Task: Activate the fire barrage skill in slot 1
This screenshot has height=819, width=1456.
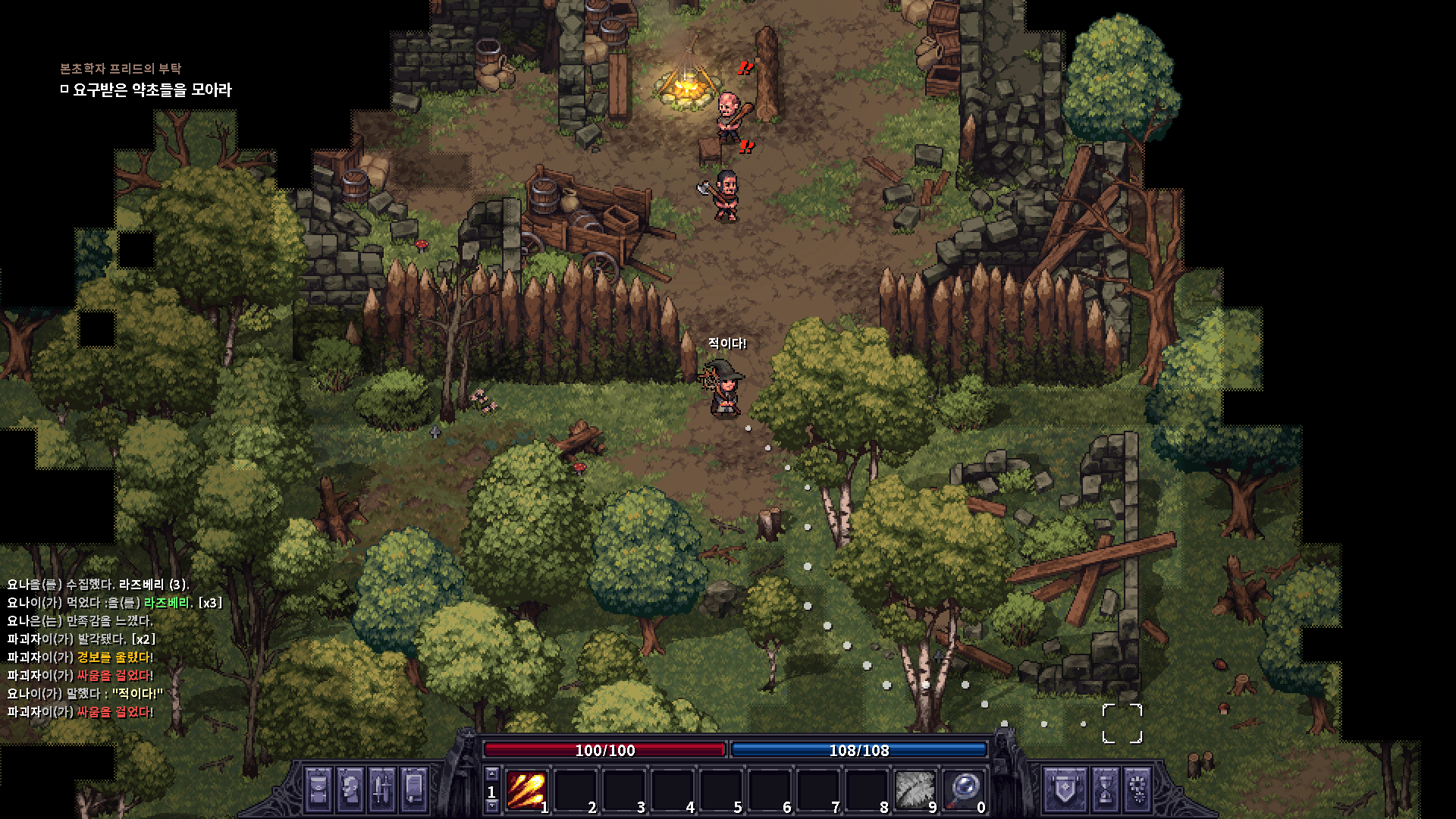Action: (526, 790)
